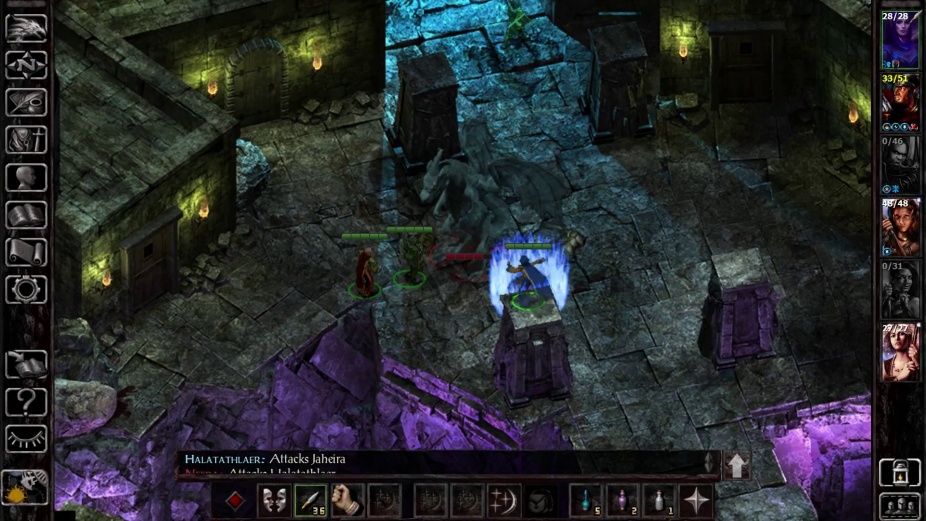Use the blue potion with 5 charges
926x521 pixels.
585,499
